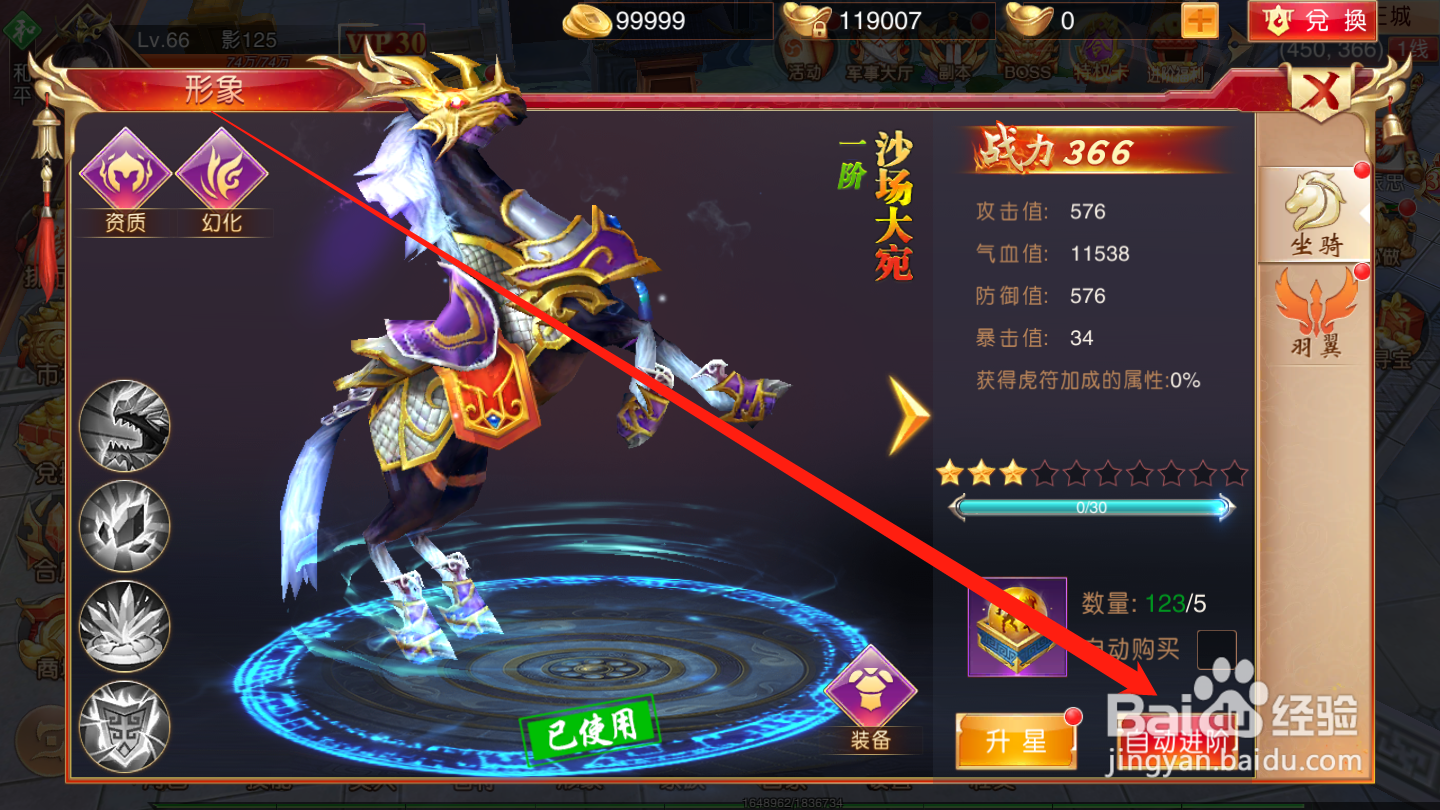This screenshot has height=810, width=1440.
Task: Click the 0/30 star progress bar
Action: (1092, 507)
